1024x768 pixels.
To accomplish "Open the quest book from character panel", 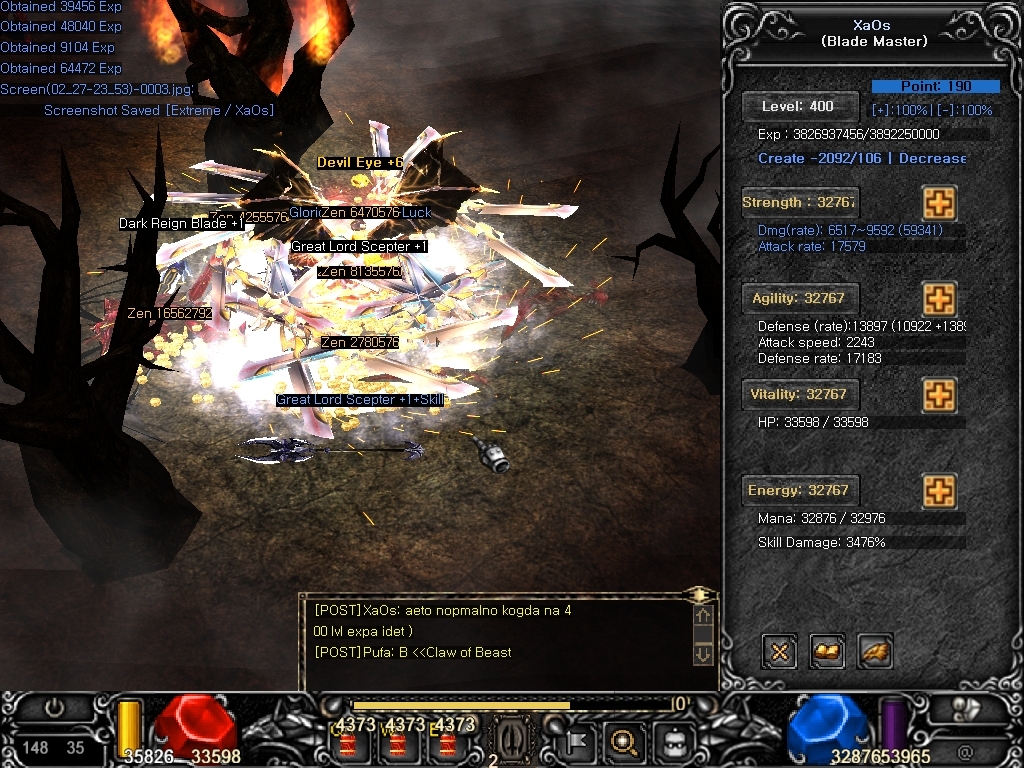I will point(827,651).
